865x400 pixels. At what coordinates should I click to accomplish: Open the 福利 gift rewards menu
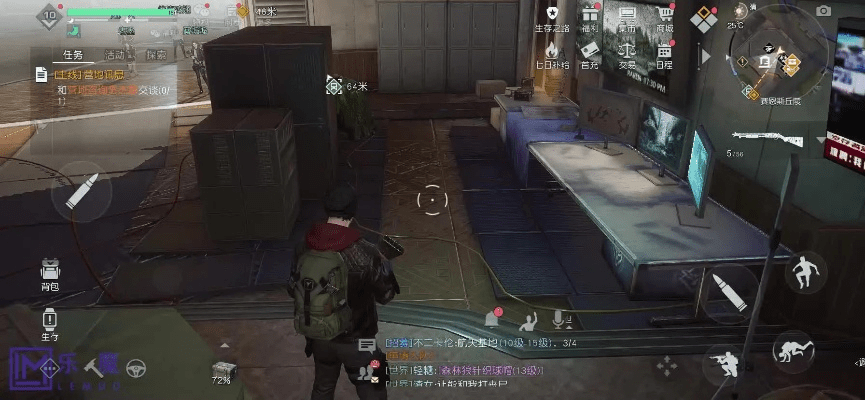[x=590, y=17]
